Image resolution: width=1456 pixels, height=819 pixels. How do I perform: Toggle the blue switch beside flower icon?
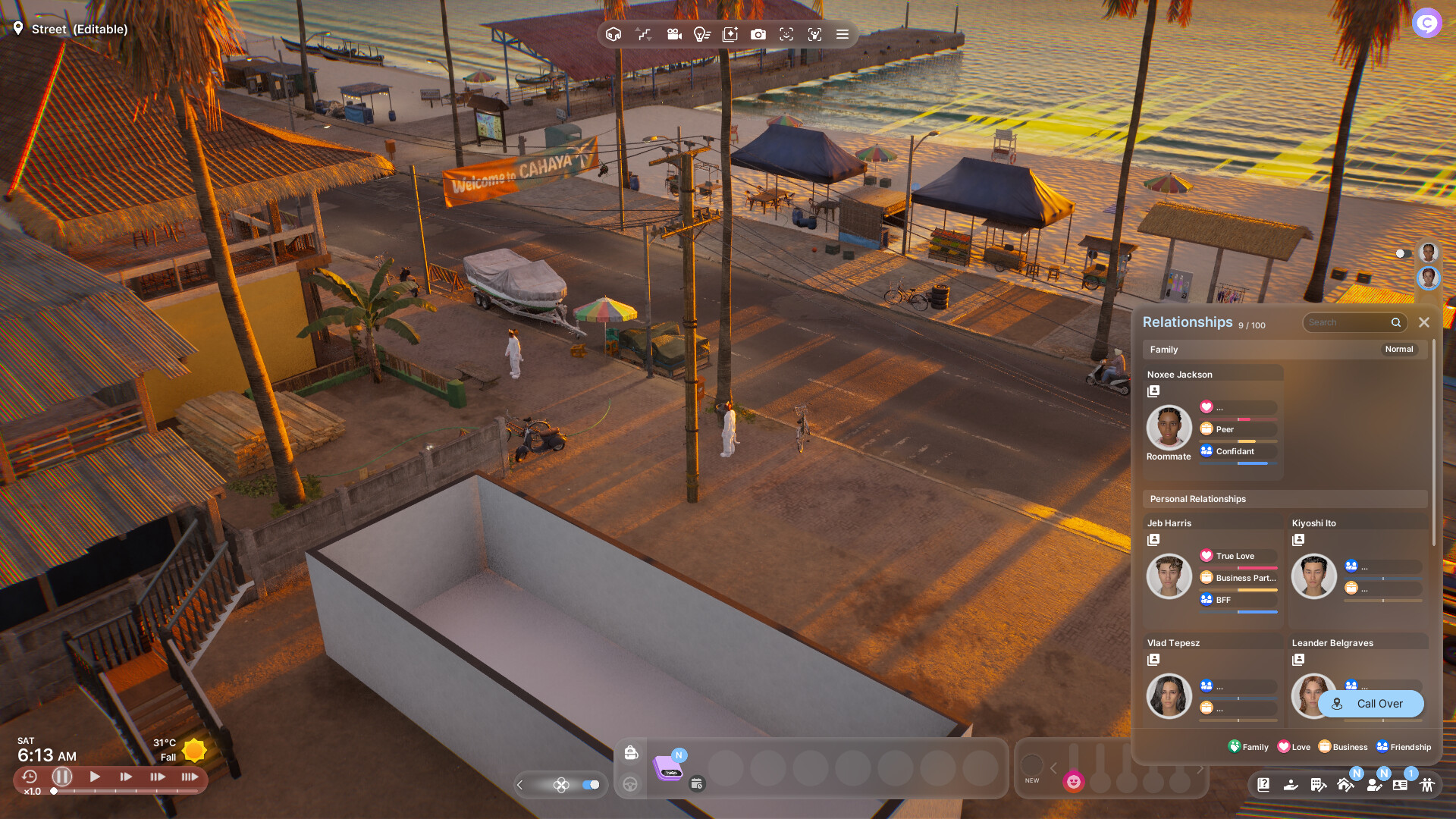[591, 785]
